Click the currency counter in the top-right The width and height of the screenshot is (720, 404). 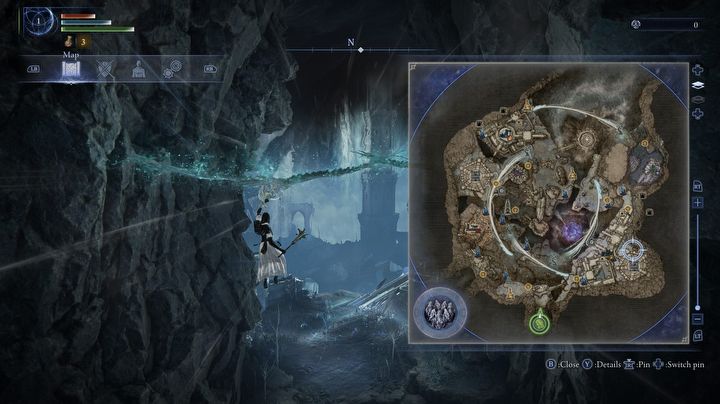665,24
